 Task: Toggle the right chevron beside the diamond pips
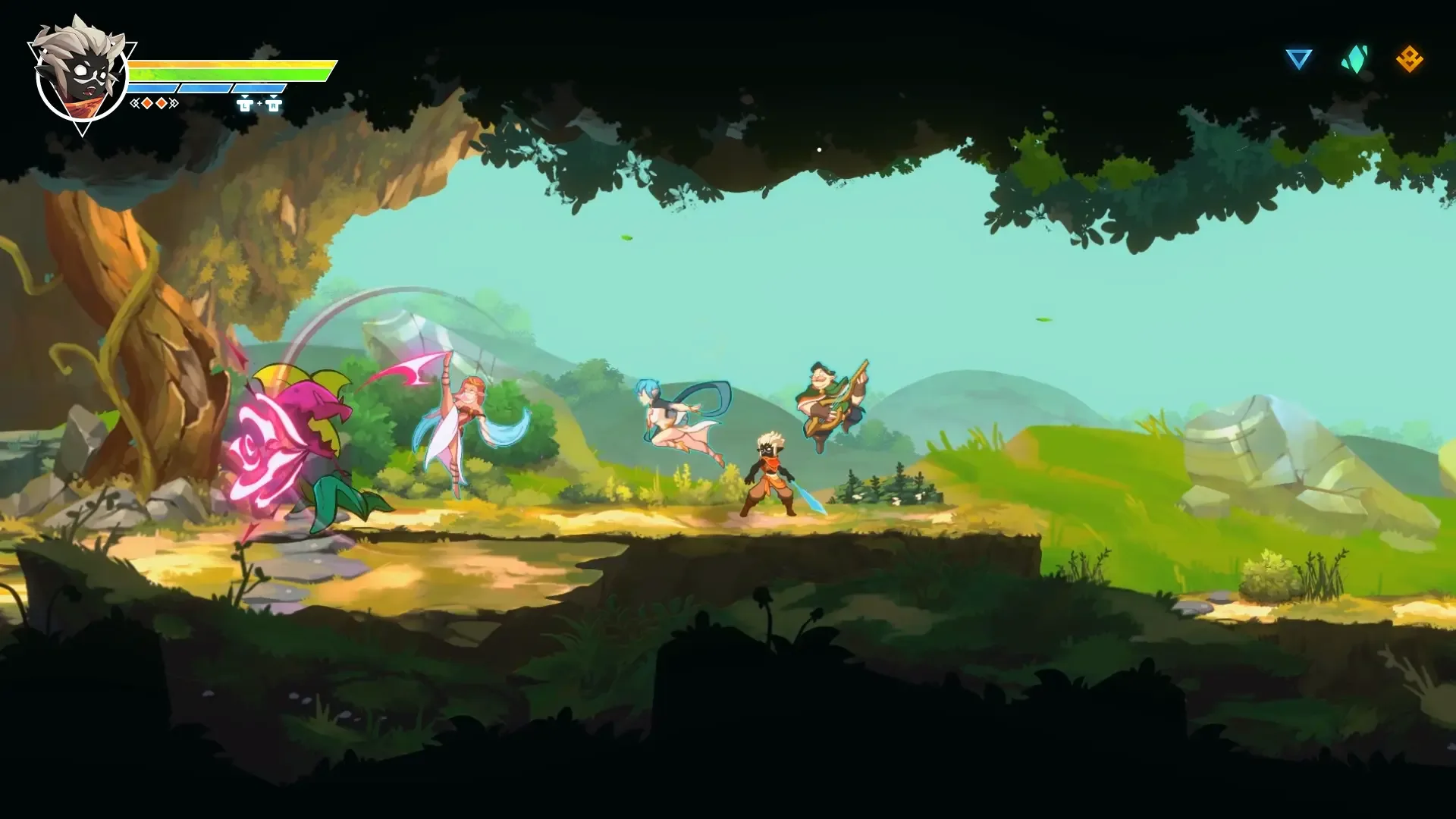click(x=174, y=105)
